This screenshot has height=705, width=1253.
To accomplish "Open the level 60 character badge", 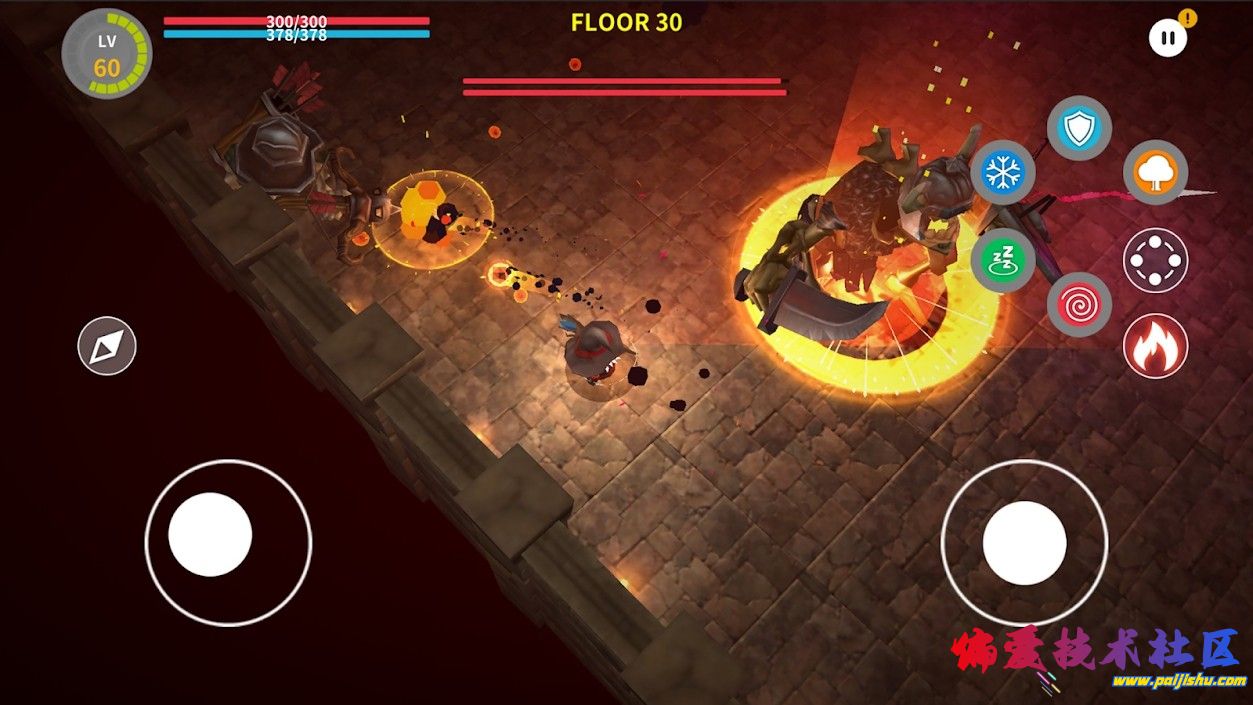I will click(107, 55).
